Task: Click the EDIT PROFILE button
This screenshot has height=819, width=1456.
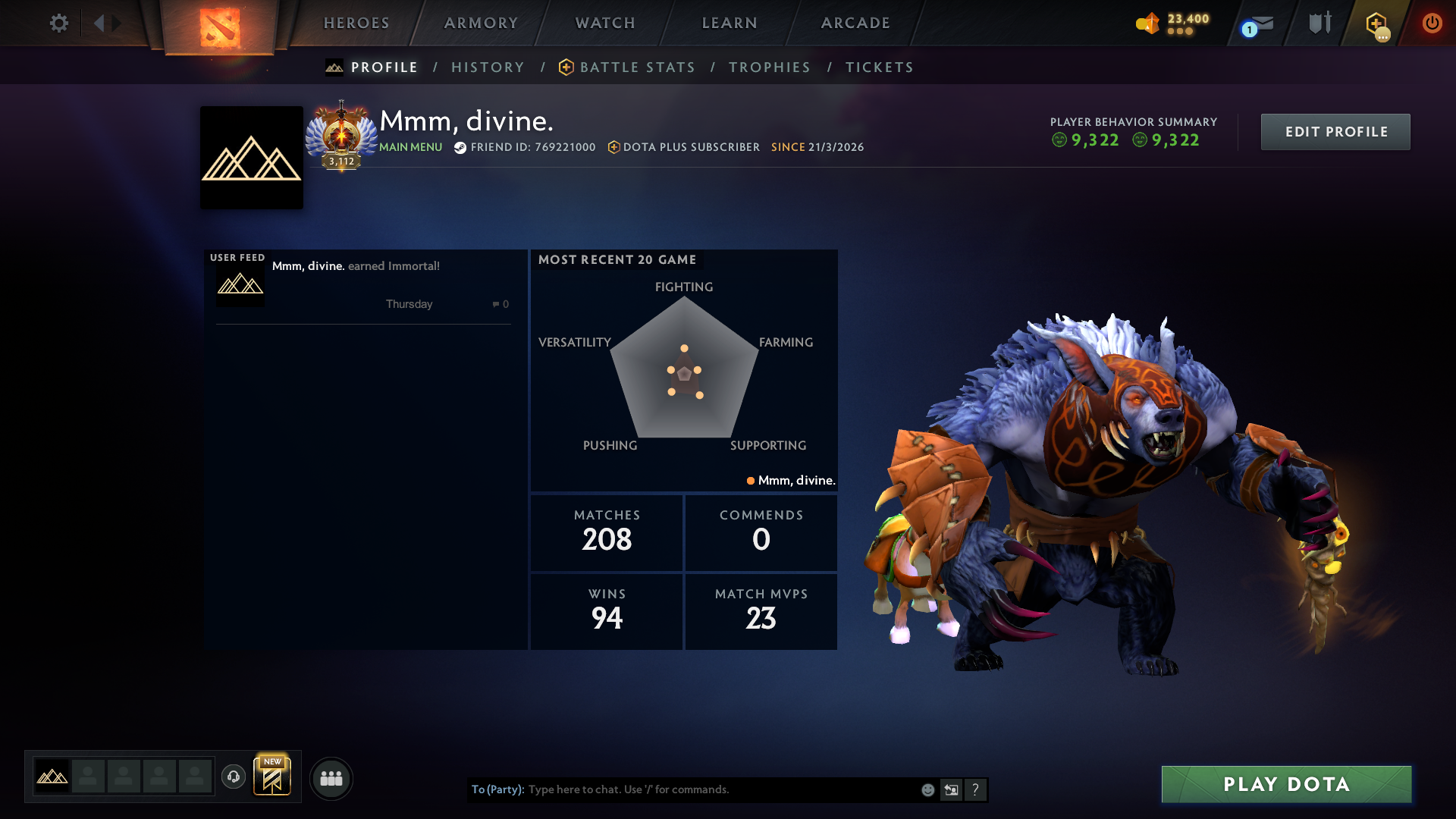Action: [1335, 131]
